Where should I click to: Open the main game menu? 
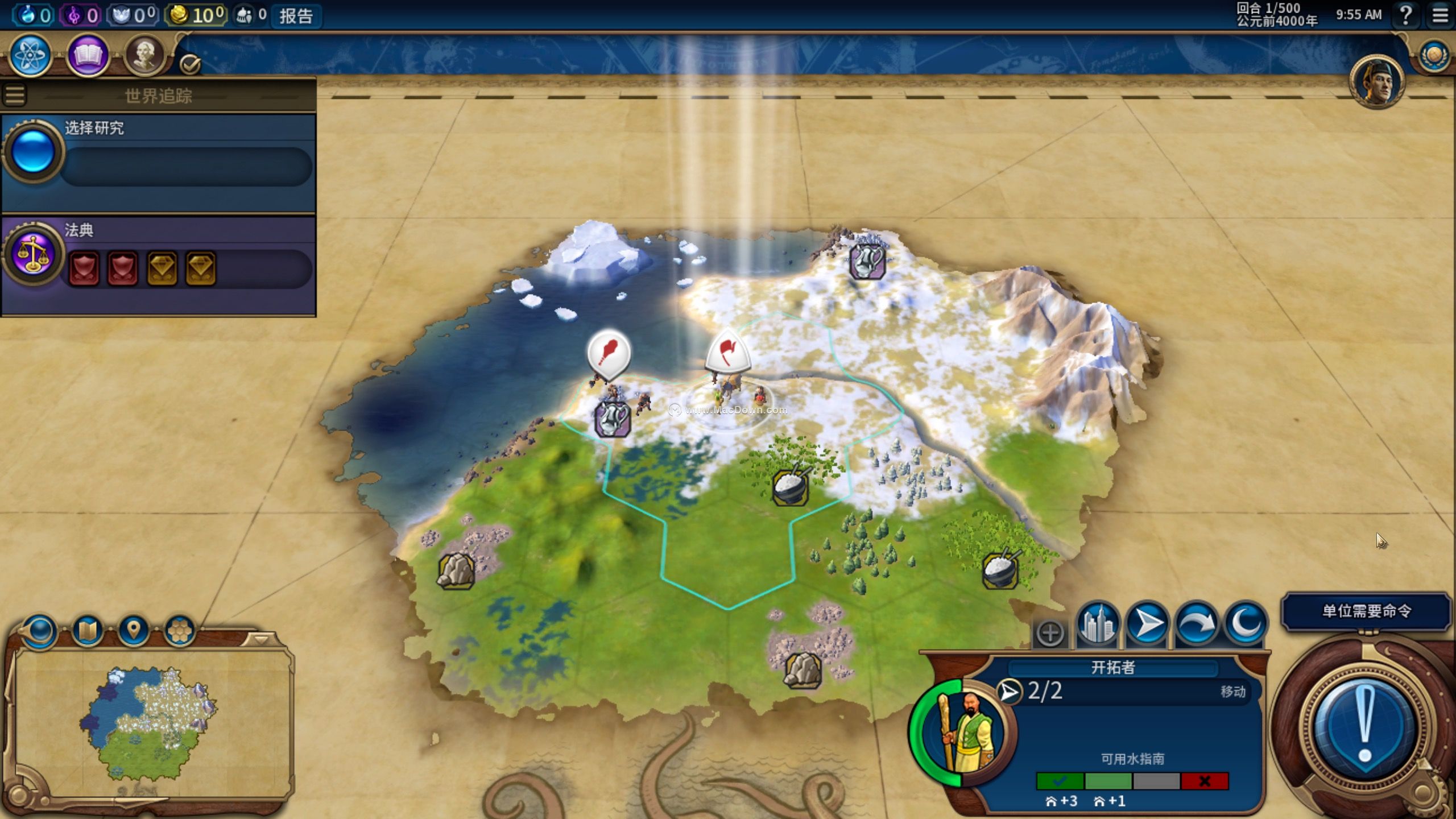[1440, 15]
